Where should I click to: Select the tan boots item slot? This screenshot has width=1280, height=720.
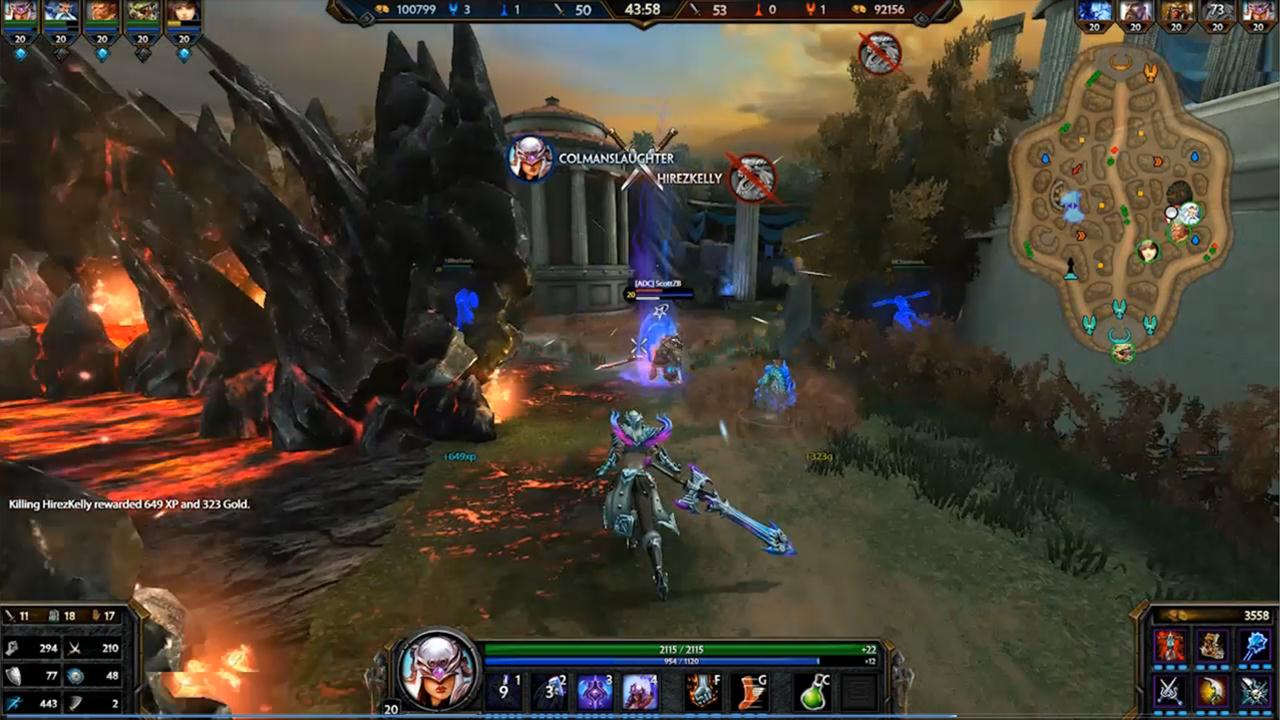[1213, 646]
